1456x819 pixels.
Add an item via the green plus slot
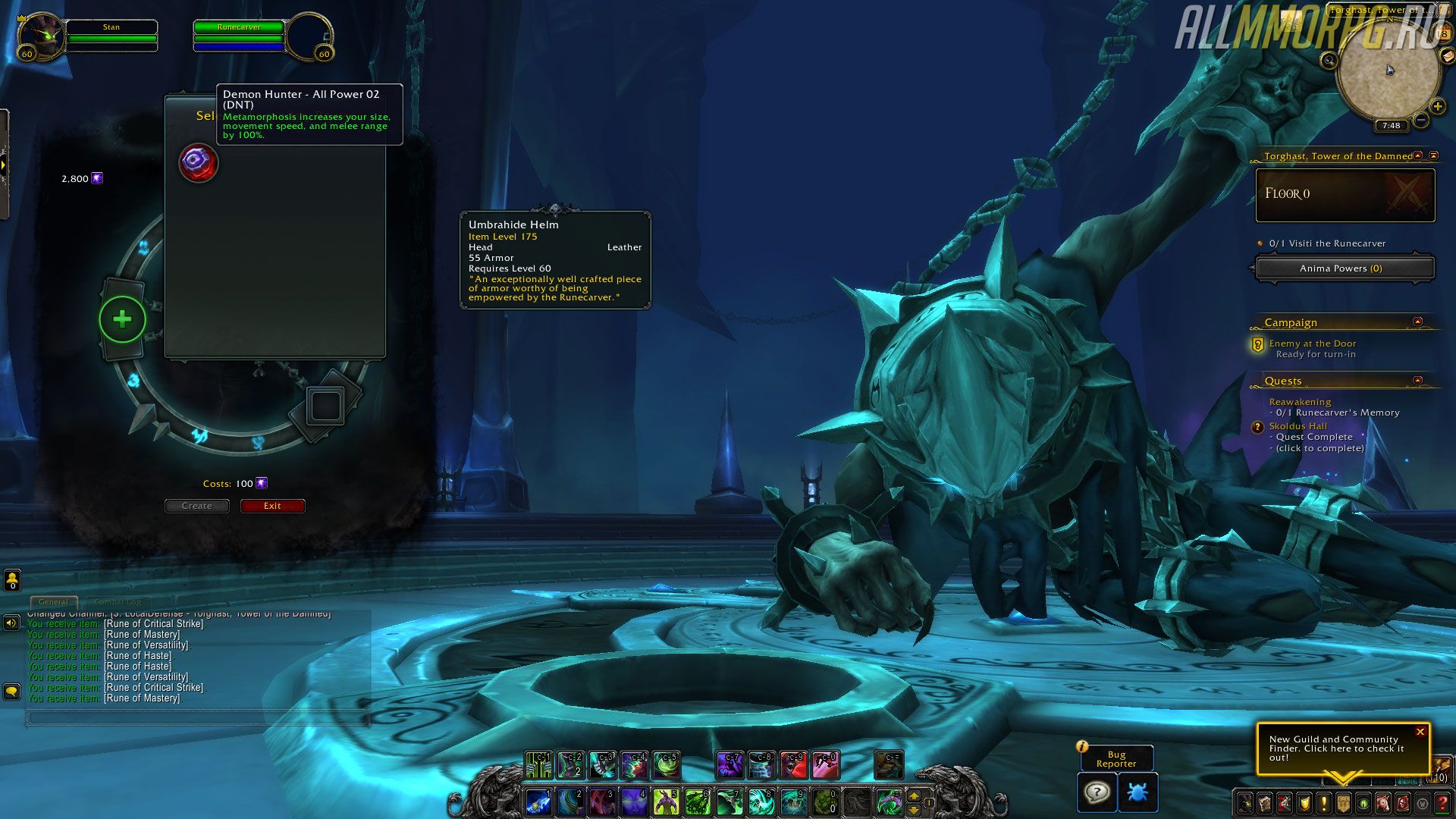[x=122, y=319]
